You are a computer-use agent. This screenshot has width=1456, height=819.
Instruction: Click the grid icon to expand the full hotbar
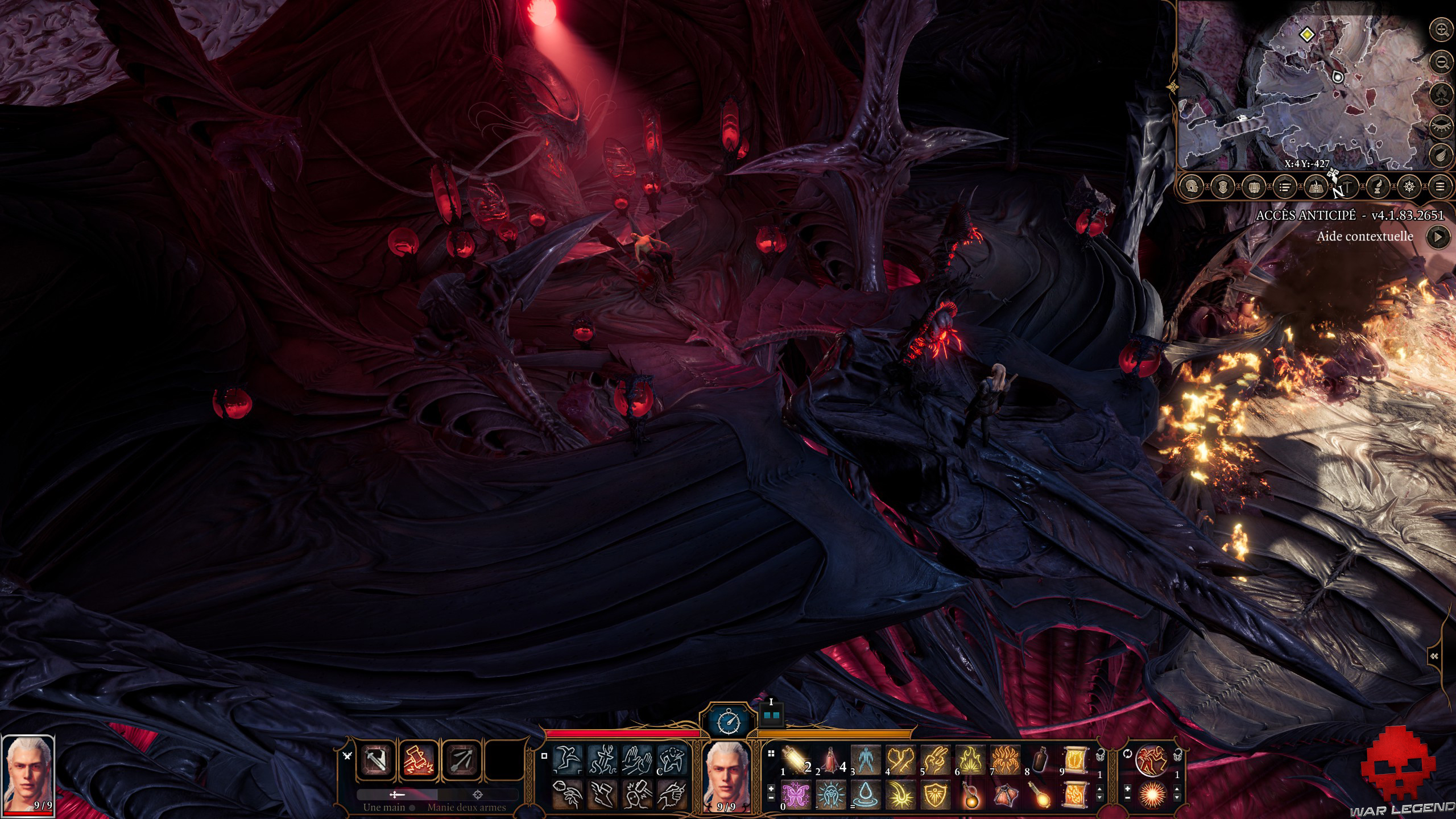[771, 753]
